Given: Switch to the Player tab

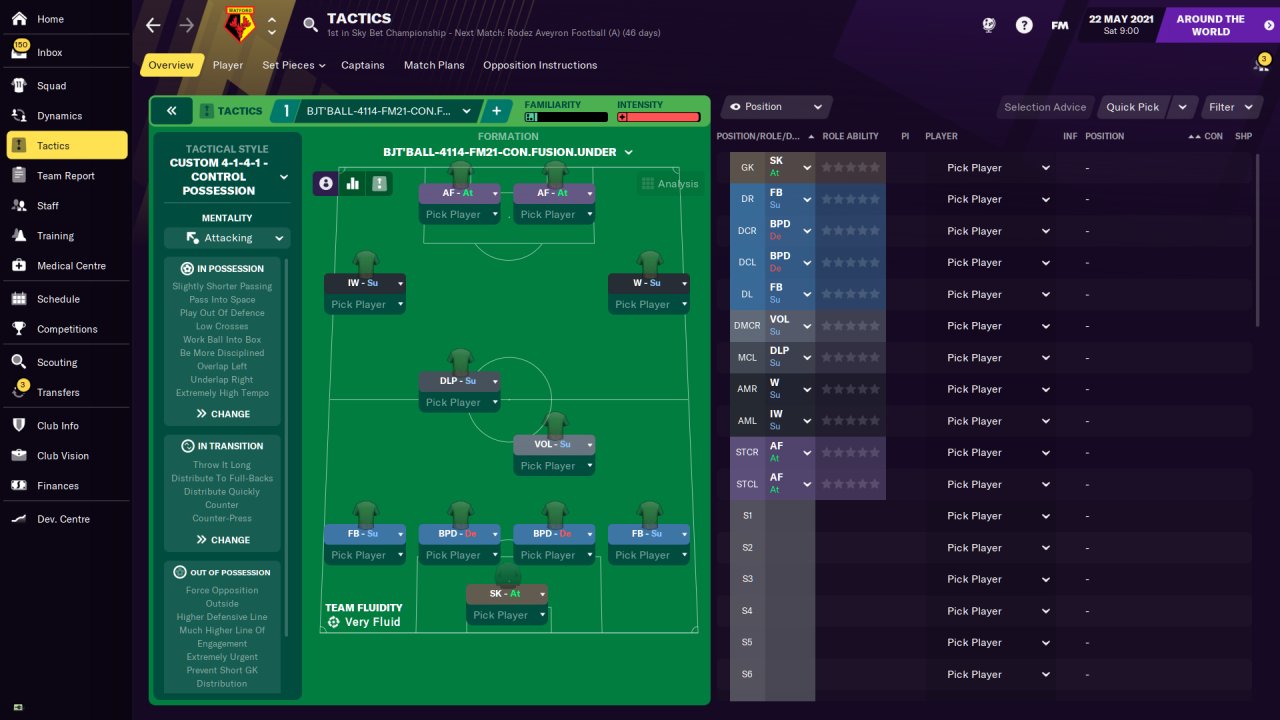Looking at the screenshot, I should pyautogui.click(x=228, y=65).
